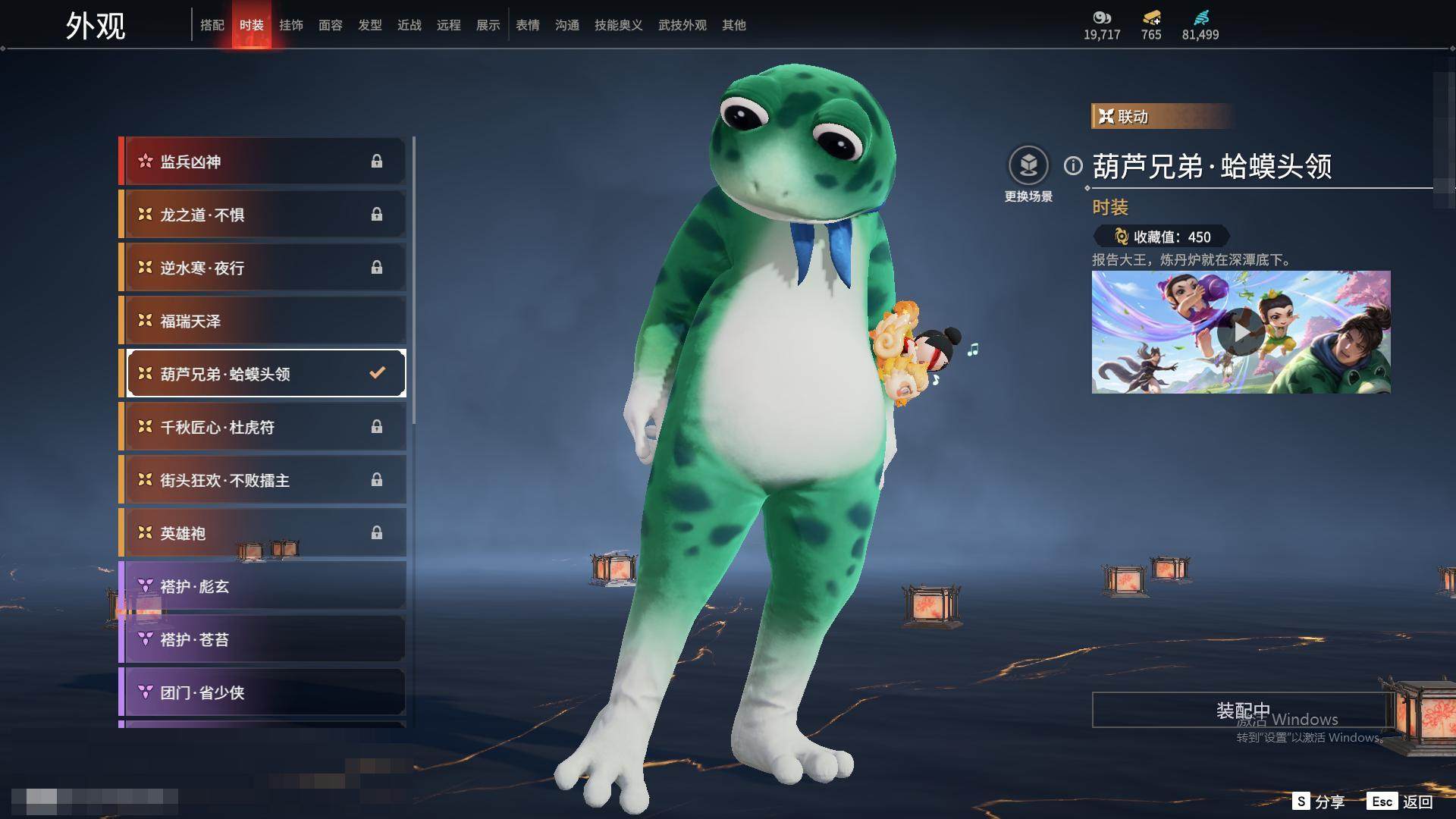
Task: Switch to the 搭配 tab
Action: tap(212, 25)
